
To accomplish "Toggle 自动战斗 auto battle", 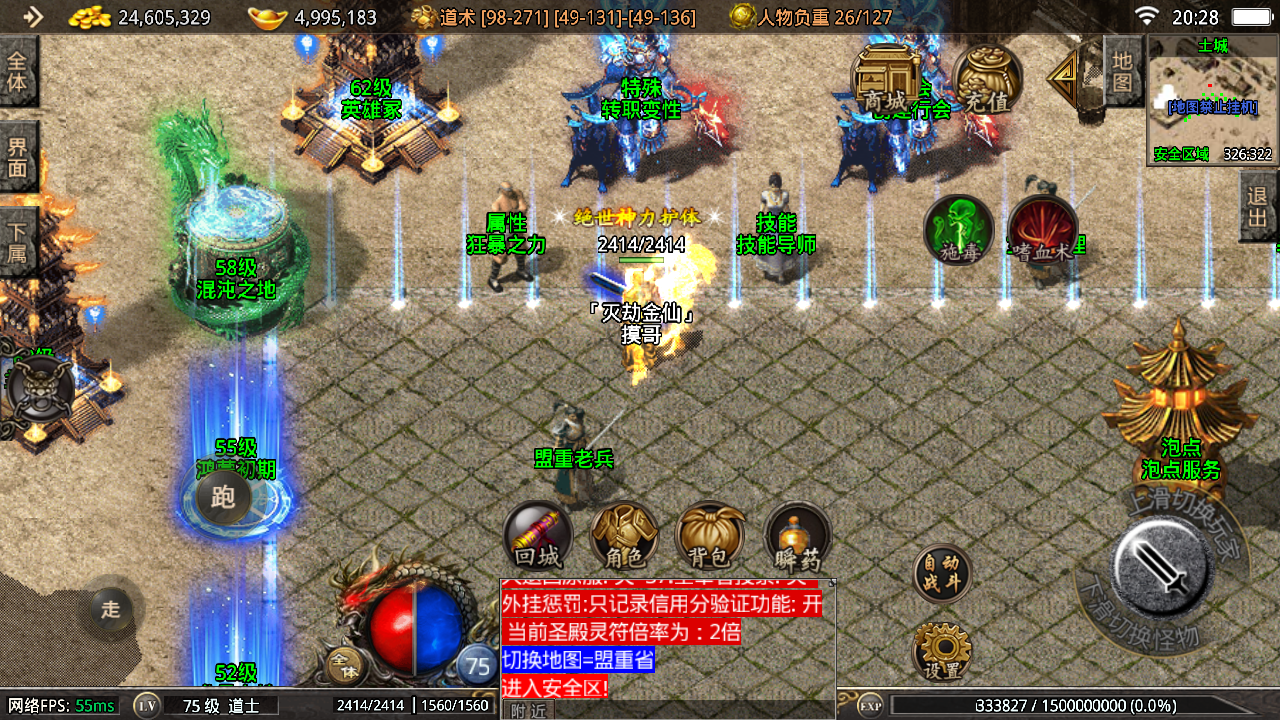I will coord(942,573).
